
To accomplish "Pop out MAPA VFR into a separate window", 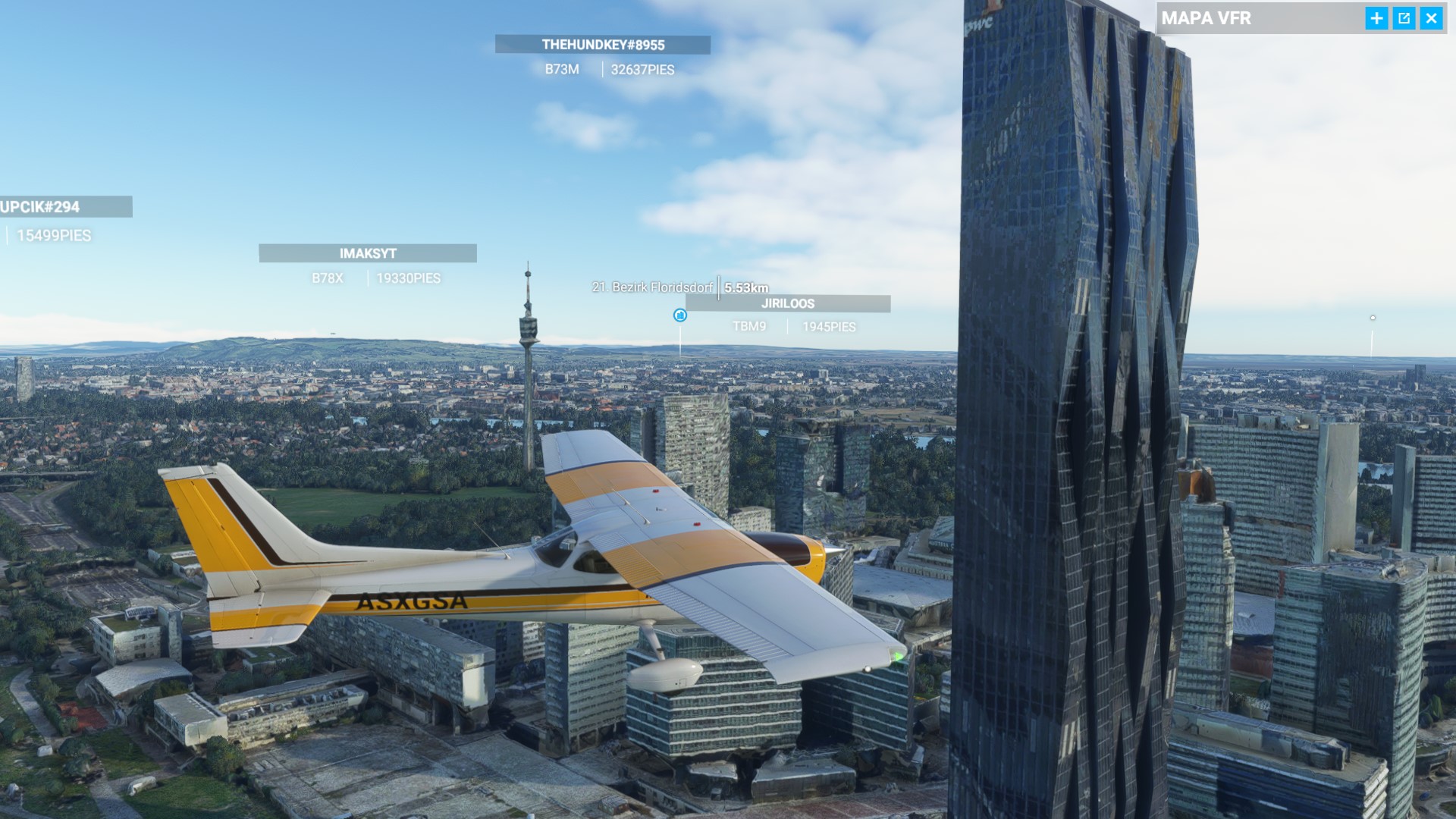I will 1404,19.
